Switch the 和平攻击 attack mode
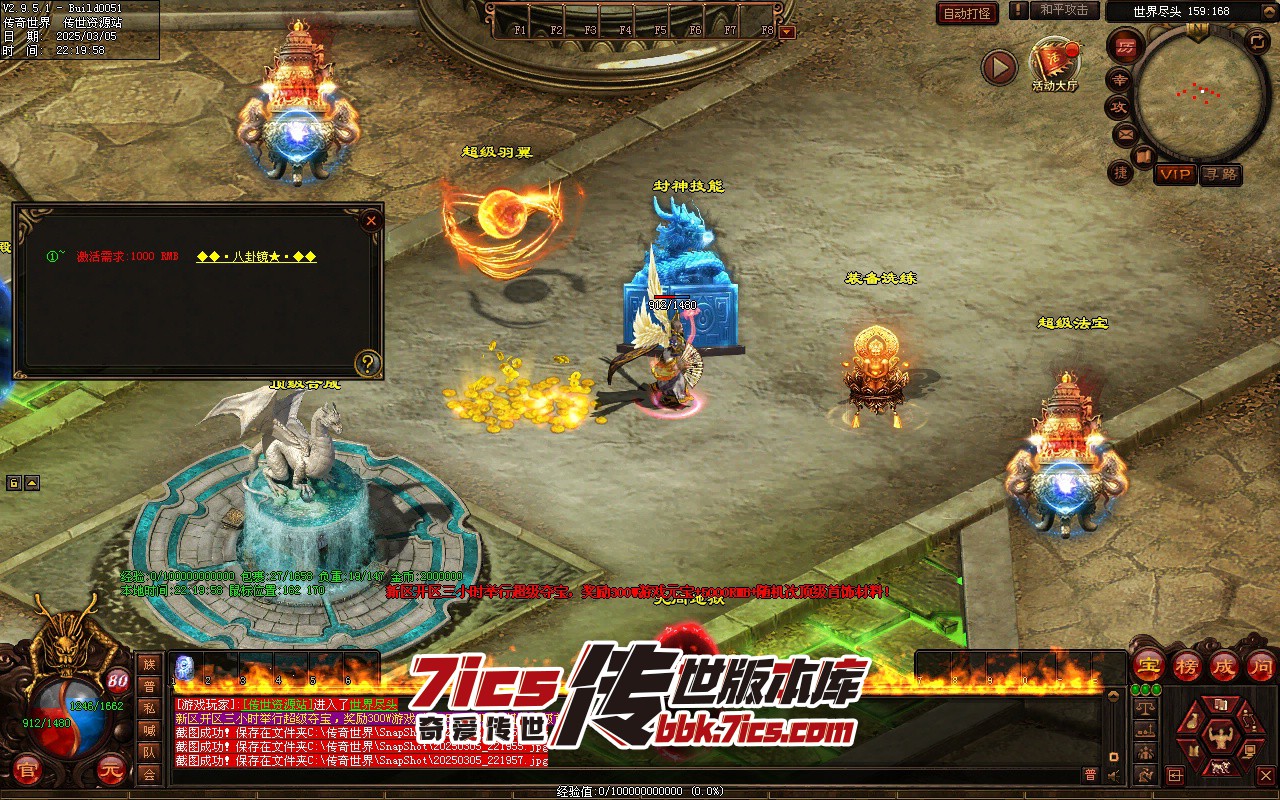1280x800 pixels. pos(1064,10)
